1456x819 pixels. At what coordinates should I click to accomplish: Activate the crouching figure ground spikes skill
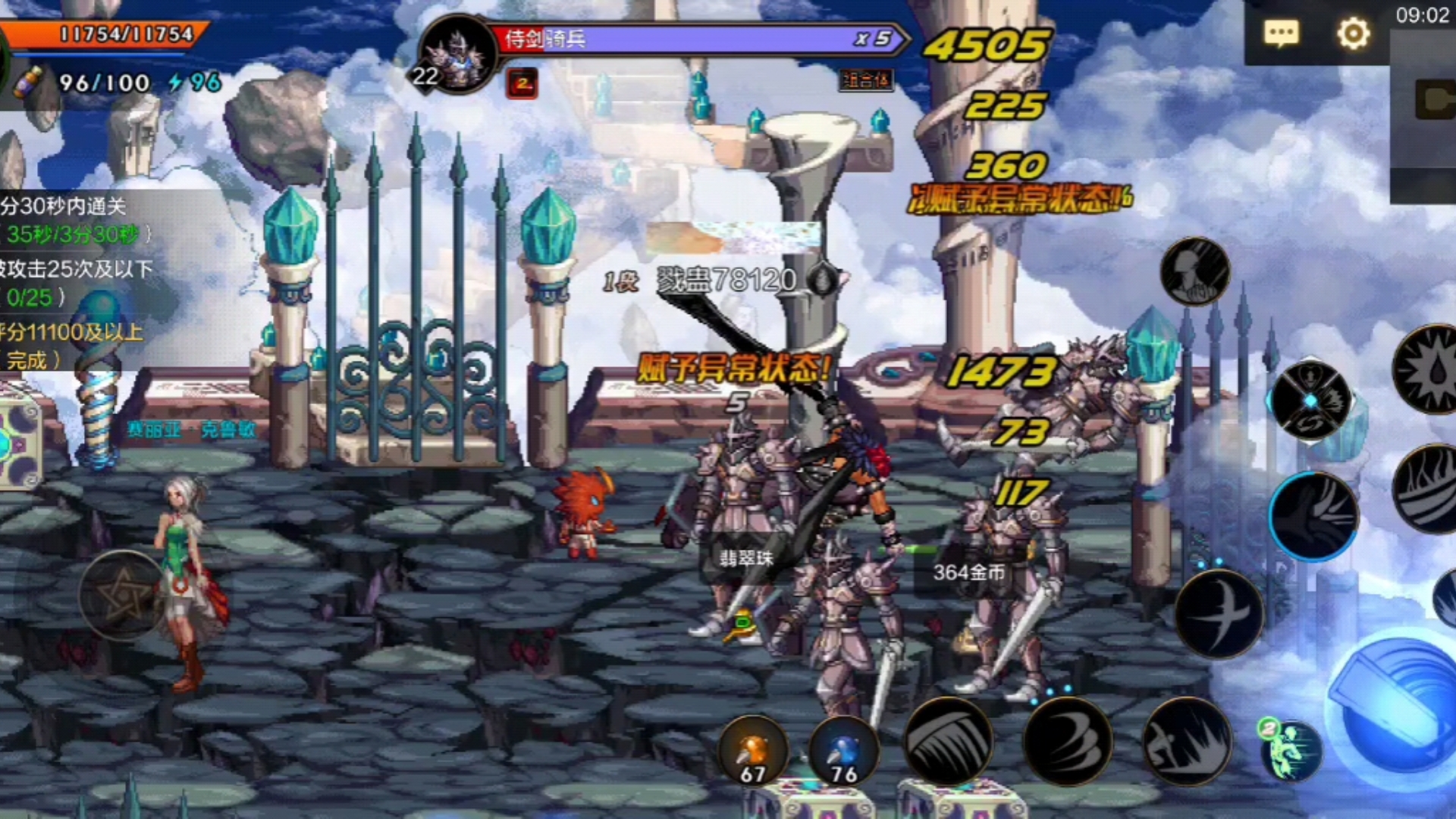[x=1187, y=741]
